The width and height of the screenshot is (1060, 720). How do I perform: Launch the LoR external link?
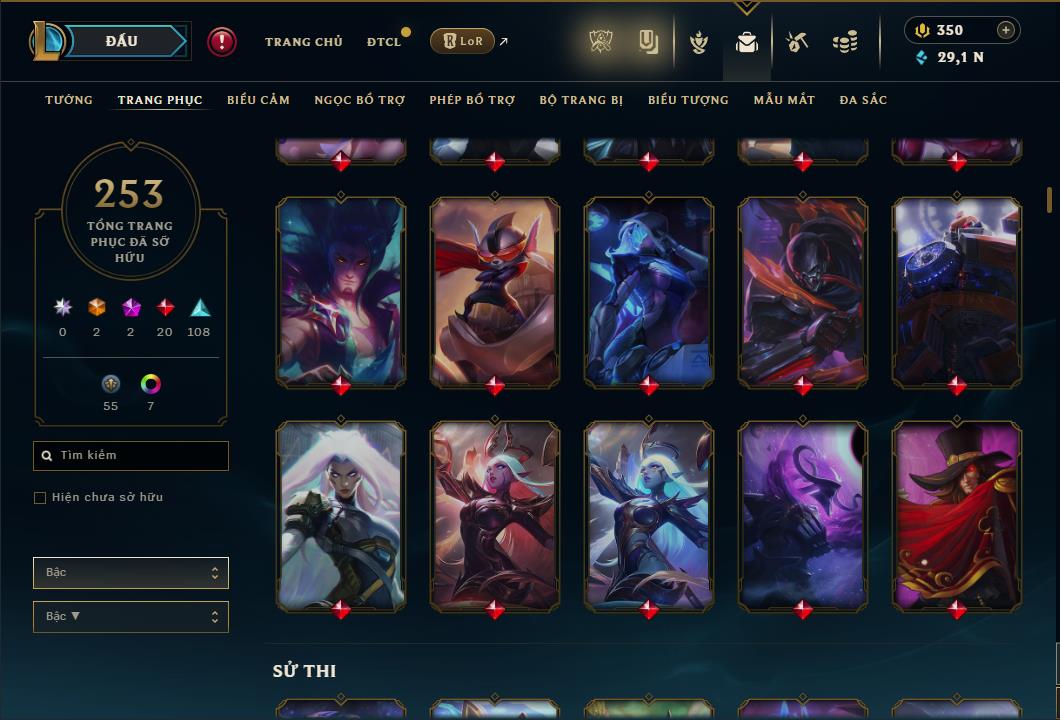[469, 41]
